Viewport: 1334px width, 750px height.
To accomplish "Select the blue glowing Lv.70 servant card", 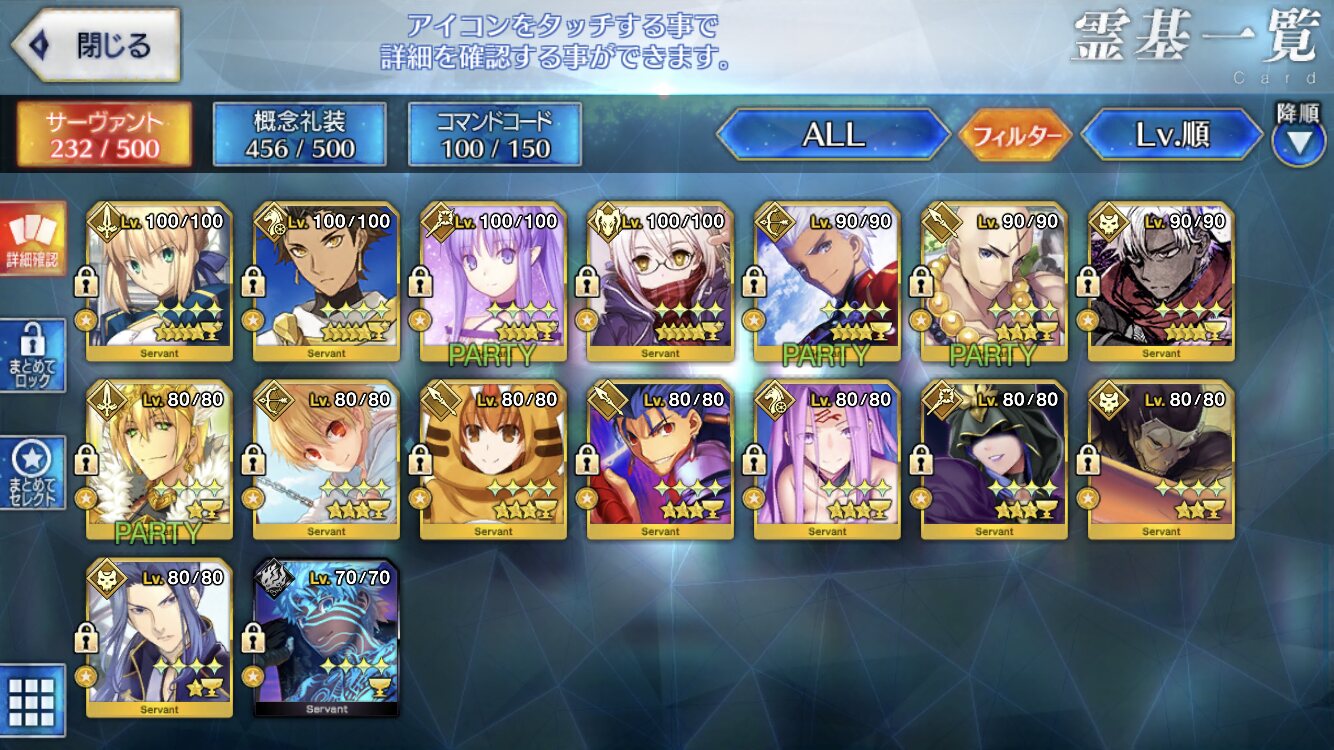I will [x=327, y=637].
